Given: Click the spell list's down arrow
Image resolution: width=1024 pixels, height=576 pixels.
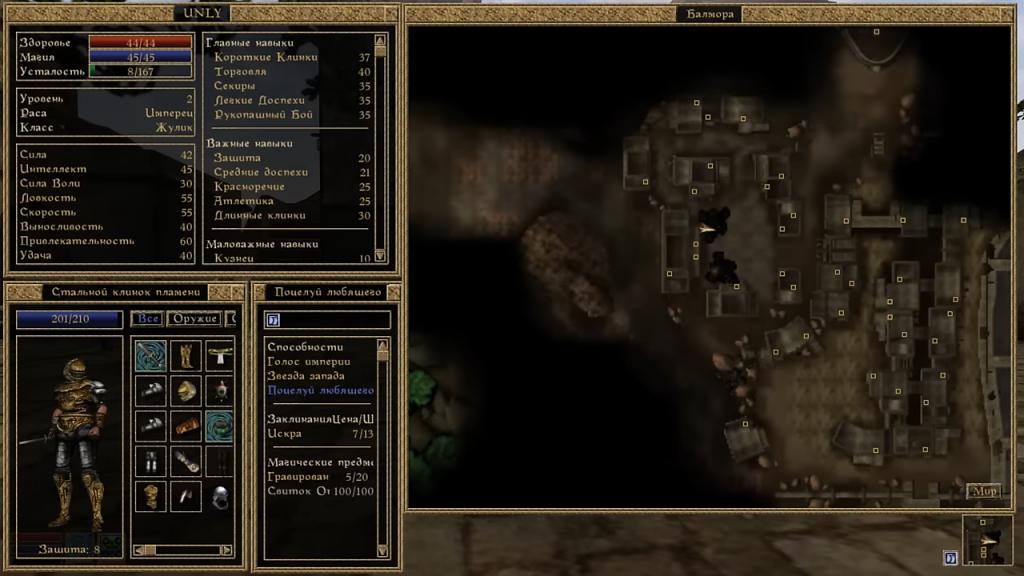Looking at the screenshot, I should click(381, 549).
